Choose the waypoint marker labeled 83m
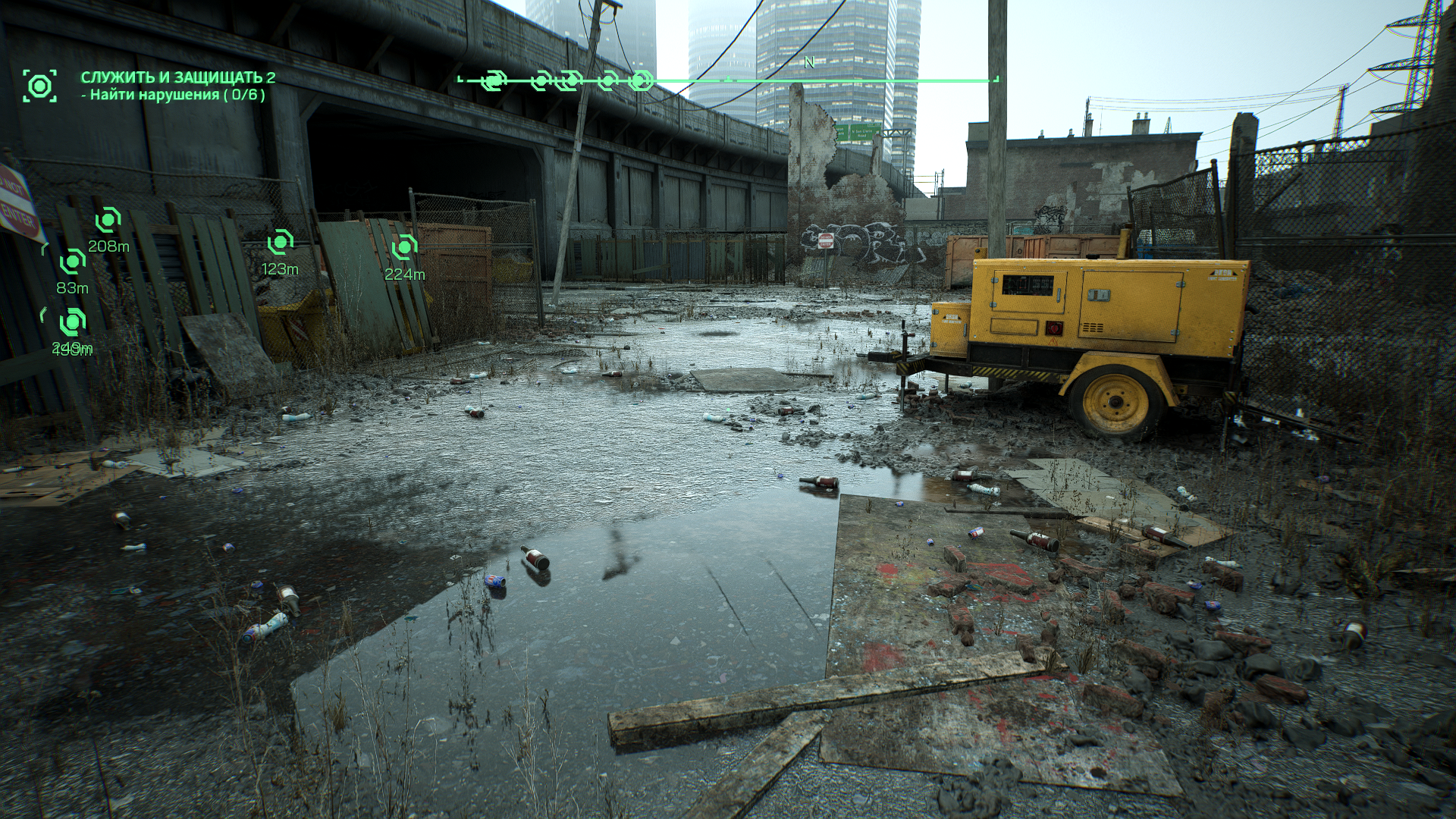The image size is (1456, 819). pos(73,262)
